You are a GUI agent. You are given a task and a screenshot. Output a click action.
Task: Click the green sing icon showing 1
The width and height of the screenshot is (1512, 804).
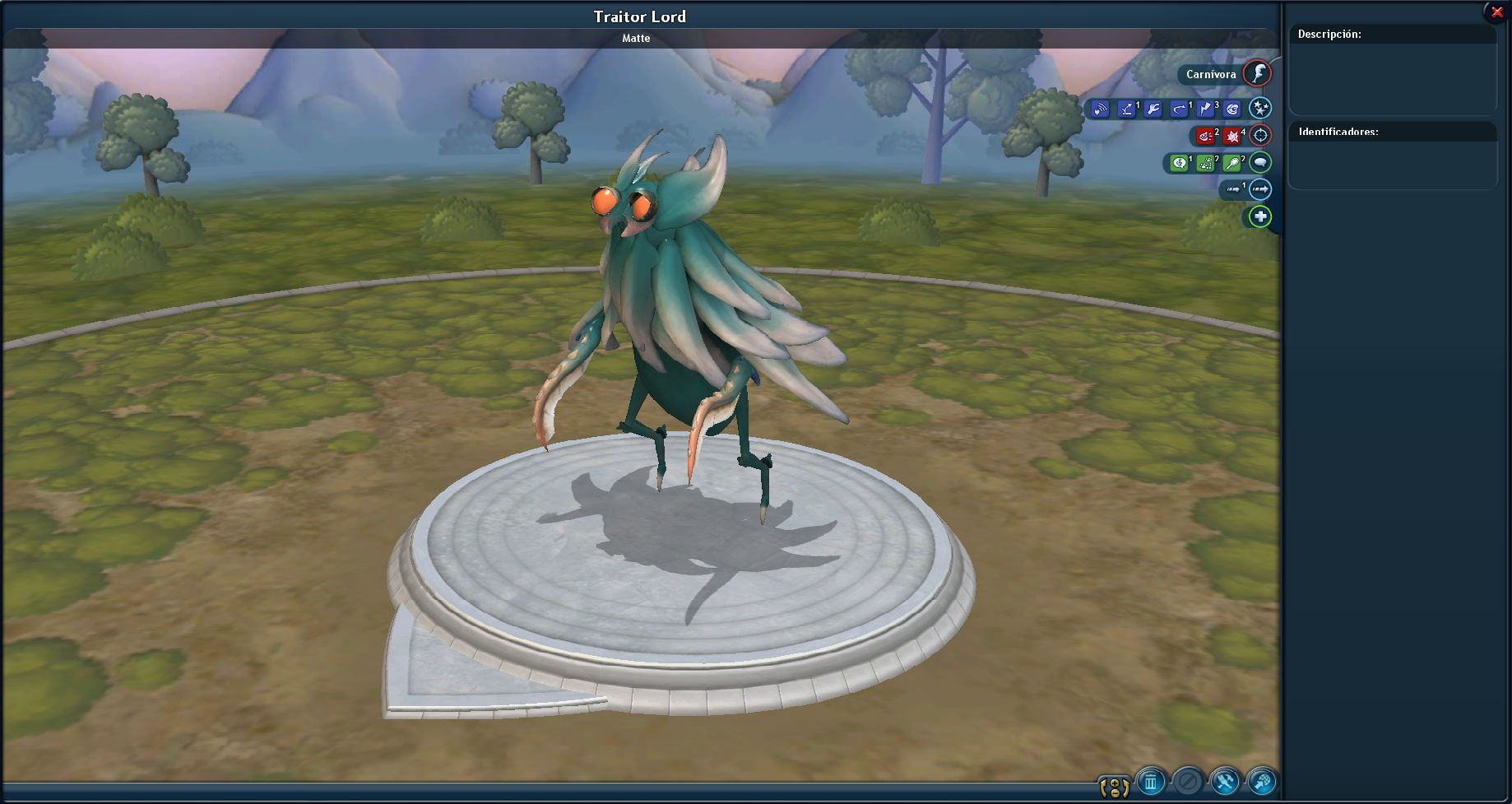[1180, 163]
